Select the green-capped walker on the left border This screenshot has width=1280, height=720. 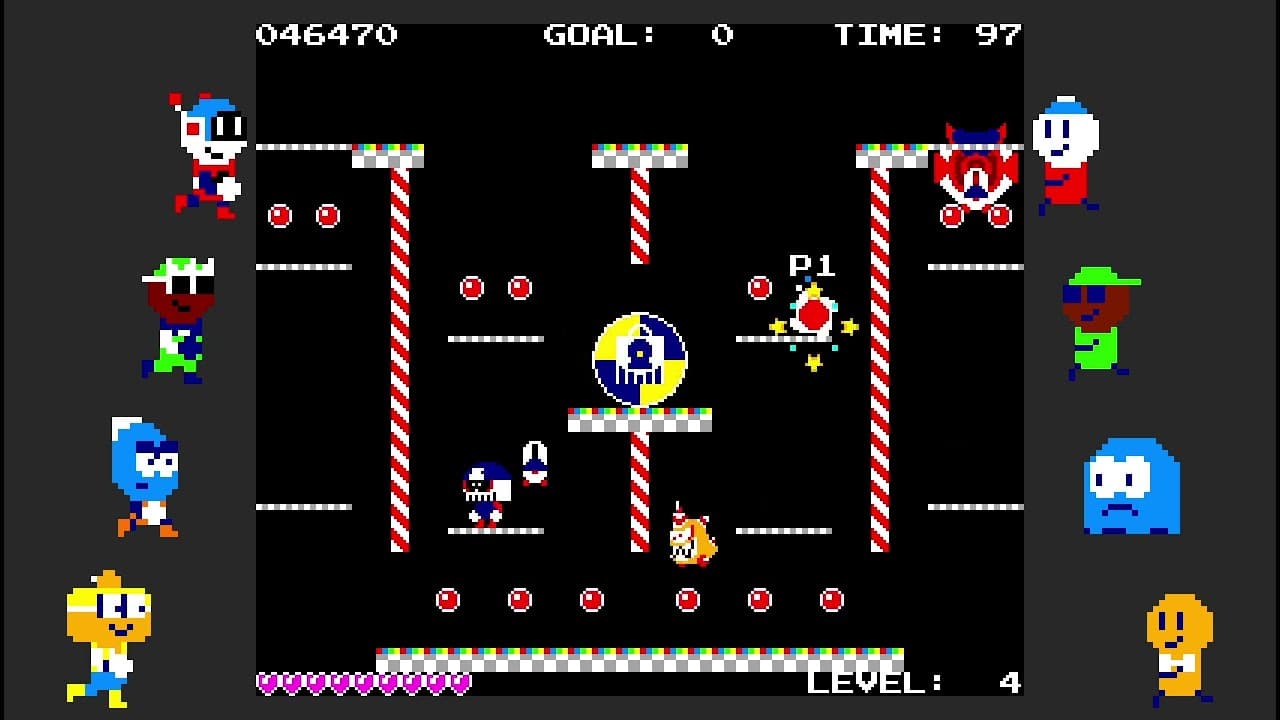180,320
